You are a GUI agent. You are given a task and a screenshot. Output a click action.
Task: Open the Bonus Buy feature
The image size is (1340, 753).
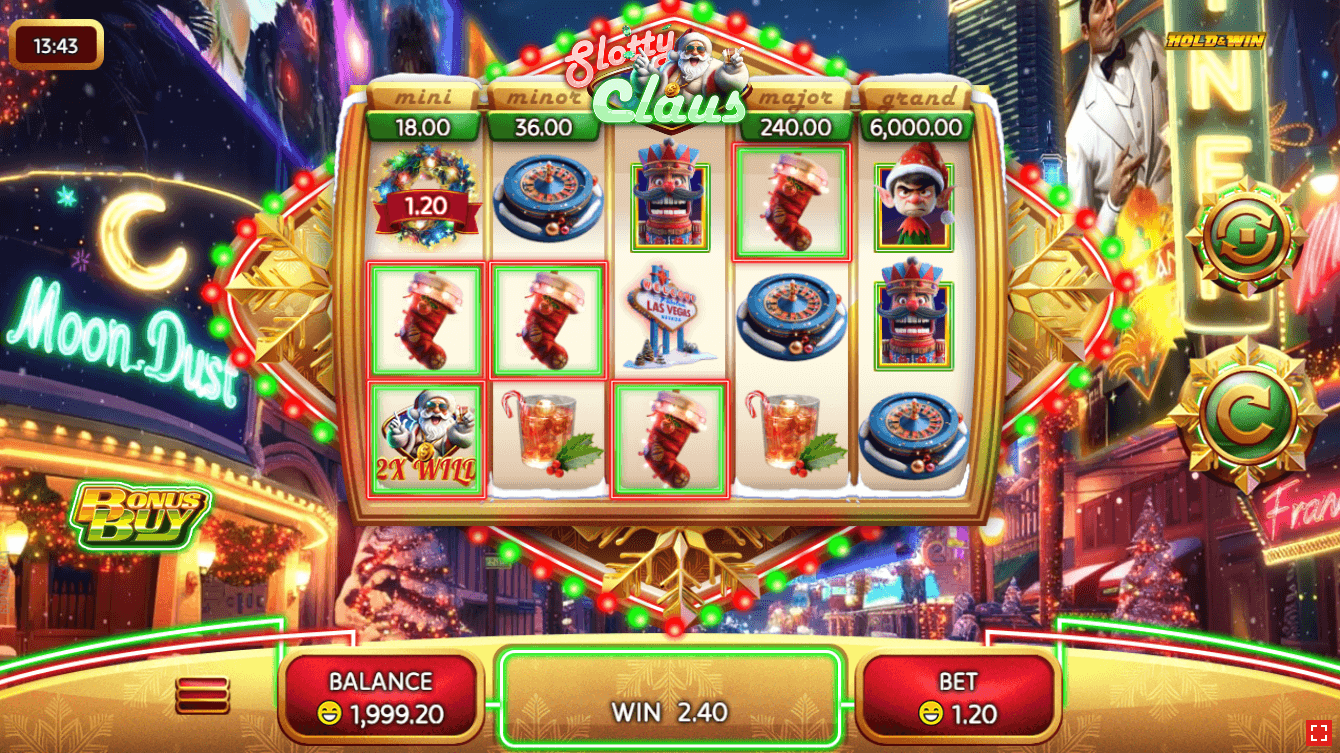[139, 517]
